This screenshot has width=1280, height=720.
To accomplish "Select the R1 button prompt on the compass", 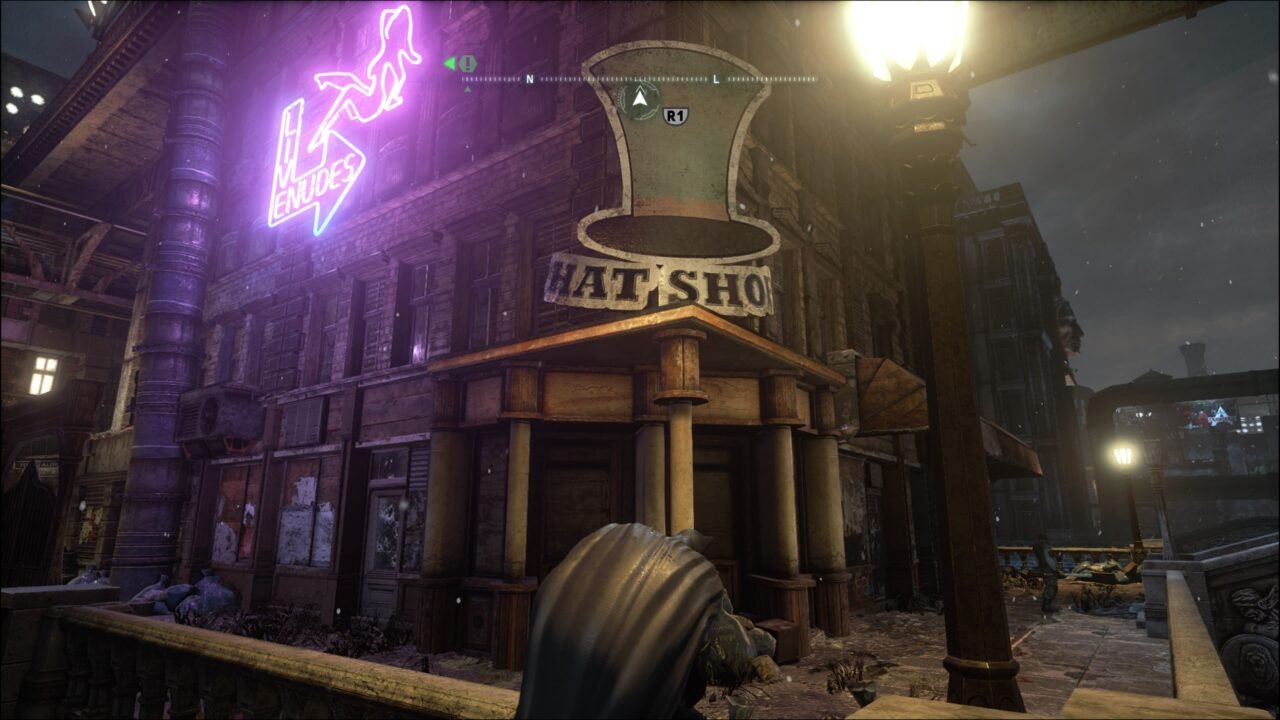I will (676, 113).
